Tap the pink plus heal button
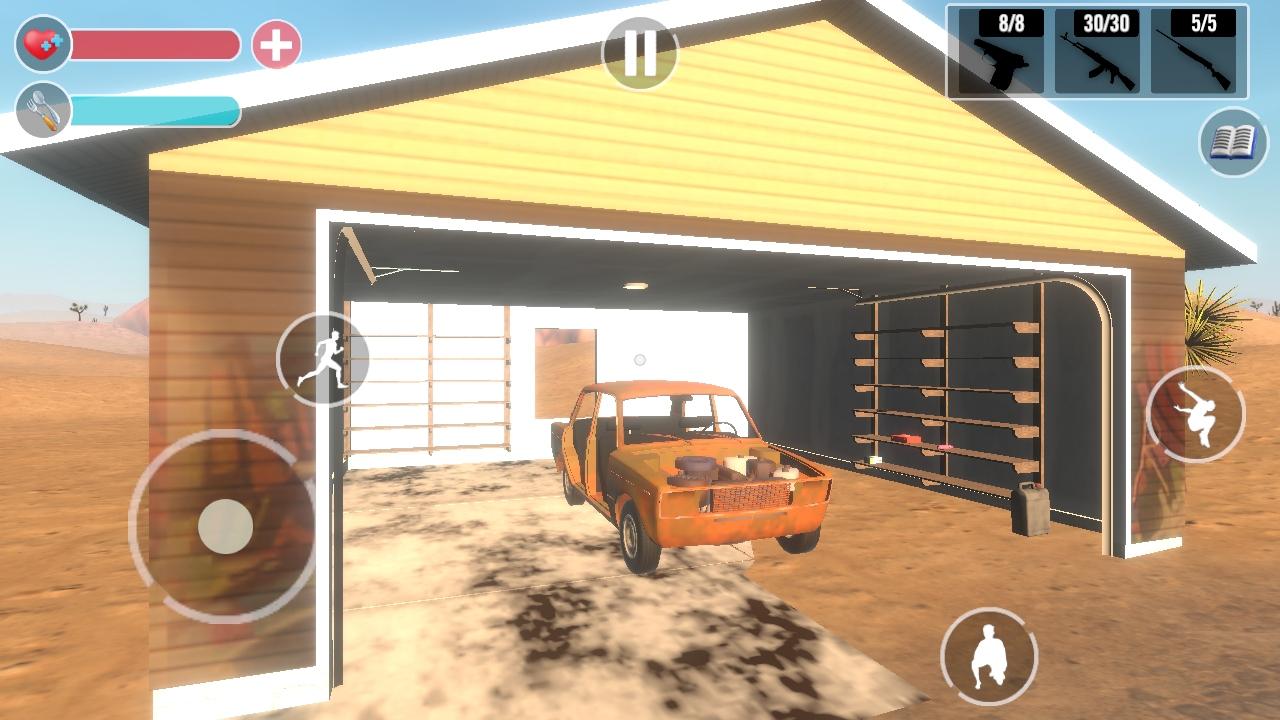The width and height of the screenshot is (1280, 720). (x=276, y=45)
